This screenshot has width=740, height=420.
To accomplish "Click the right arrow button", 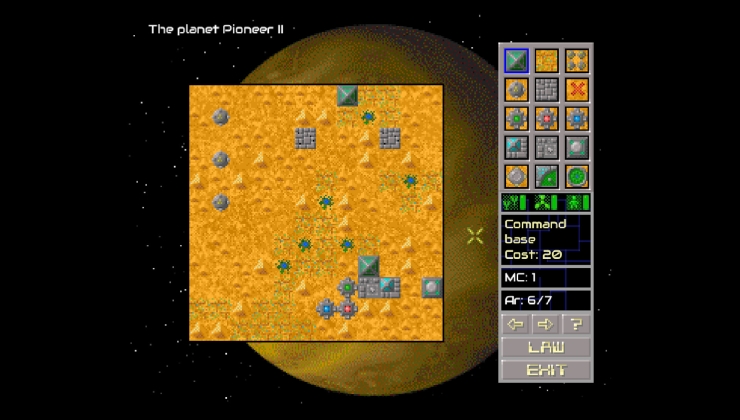I will coord(546,324).
